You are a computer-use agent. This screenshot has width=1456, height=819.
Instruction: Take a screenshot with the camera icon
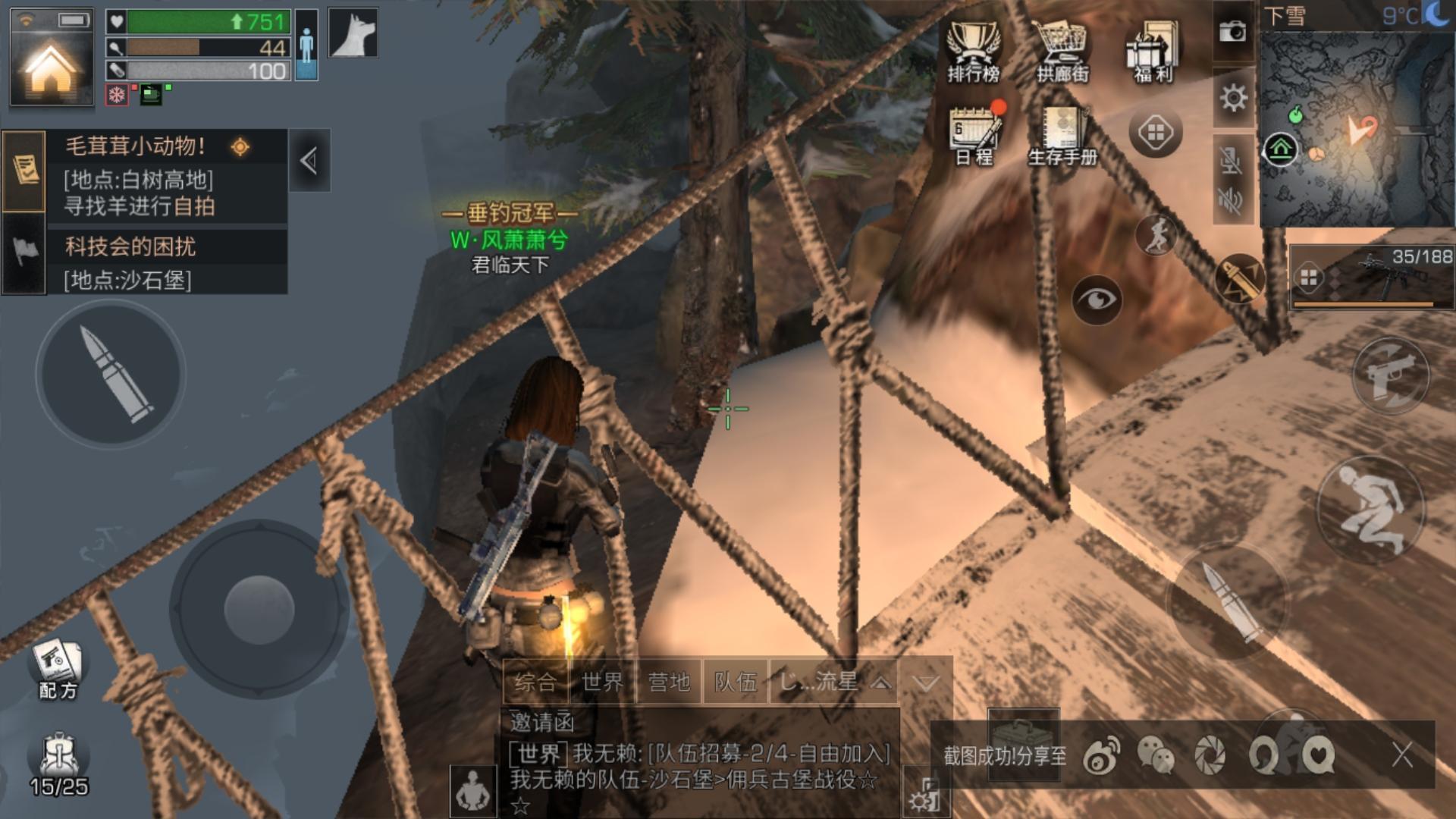[x=1232, y=32]
